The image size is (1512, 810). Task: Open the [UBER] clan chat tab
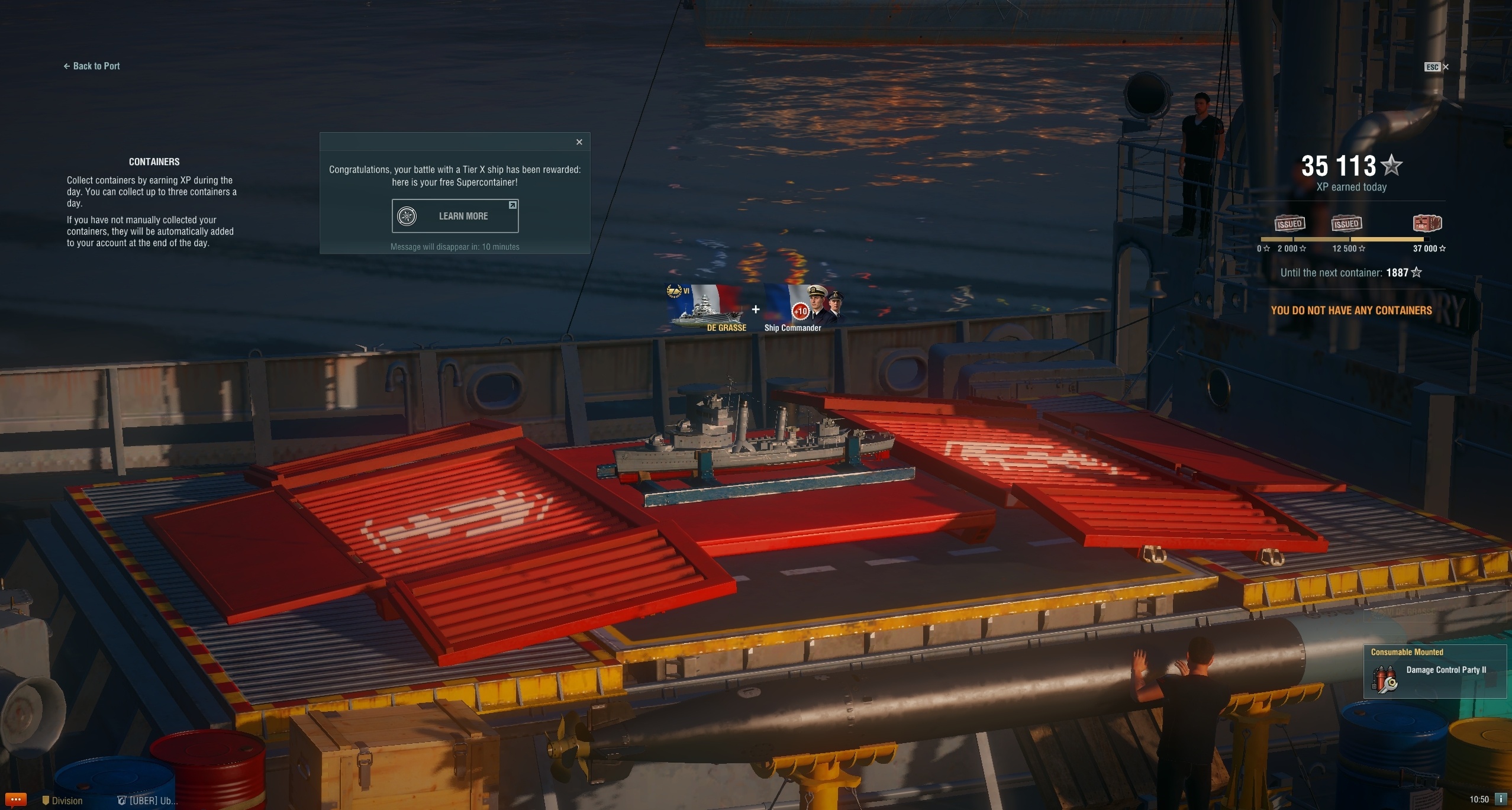147,801
